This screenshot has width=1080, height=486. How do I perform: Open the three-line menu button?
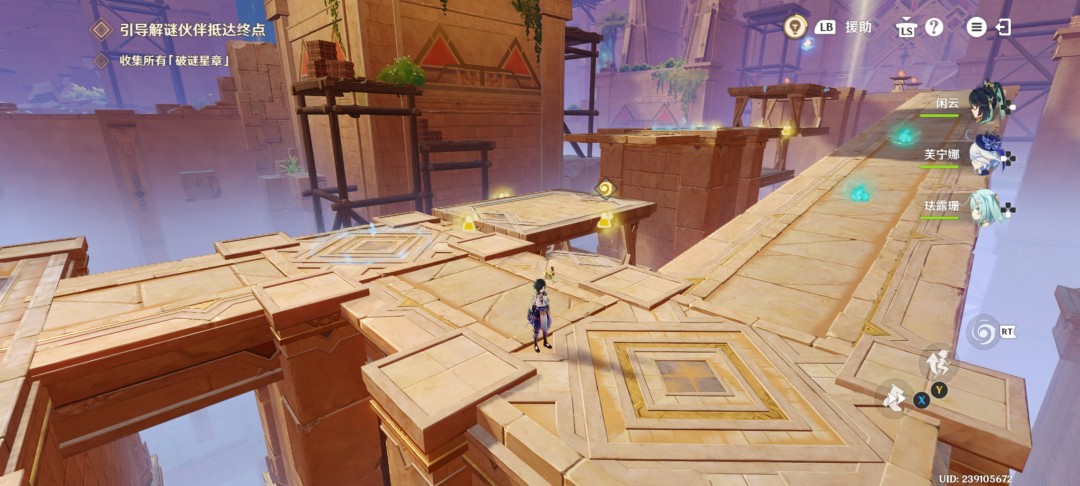pyautogui.click(x=976, y=27)
